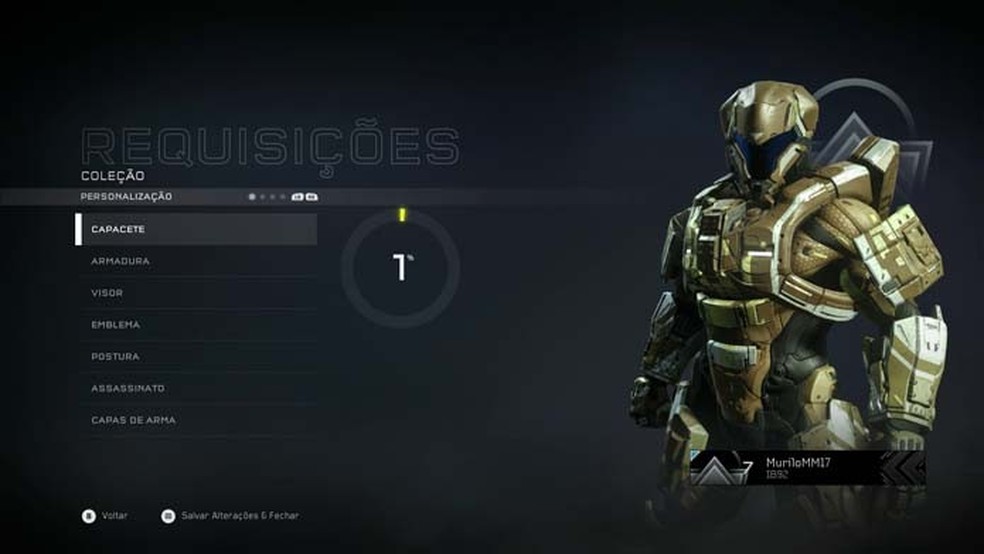Open the MuriloMM17 player card
This screenshot has height=554, width=984.
pyautogui.click(x=807, y=467)
